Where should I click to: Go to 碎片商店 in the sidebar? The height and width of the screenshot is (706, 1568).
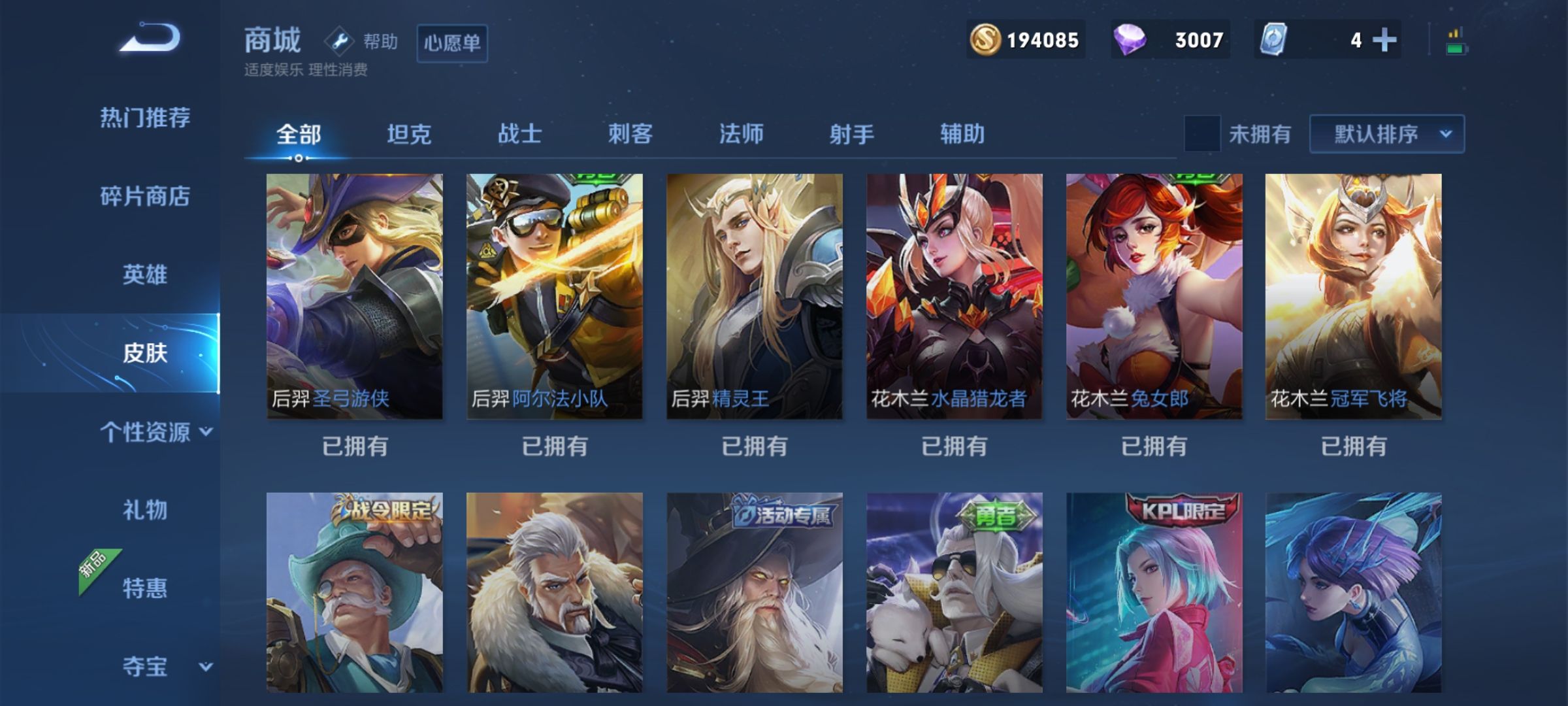146,197
